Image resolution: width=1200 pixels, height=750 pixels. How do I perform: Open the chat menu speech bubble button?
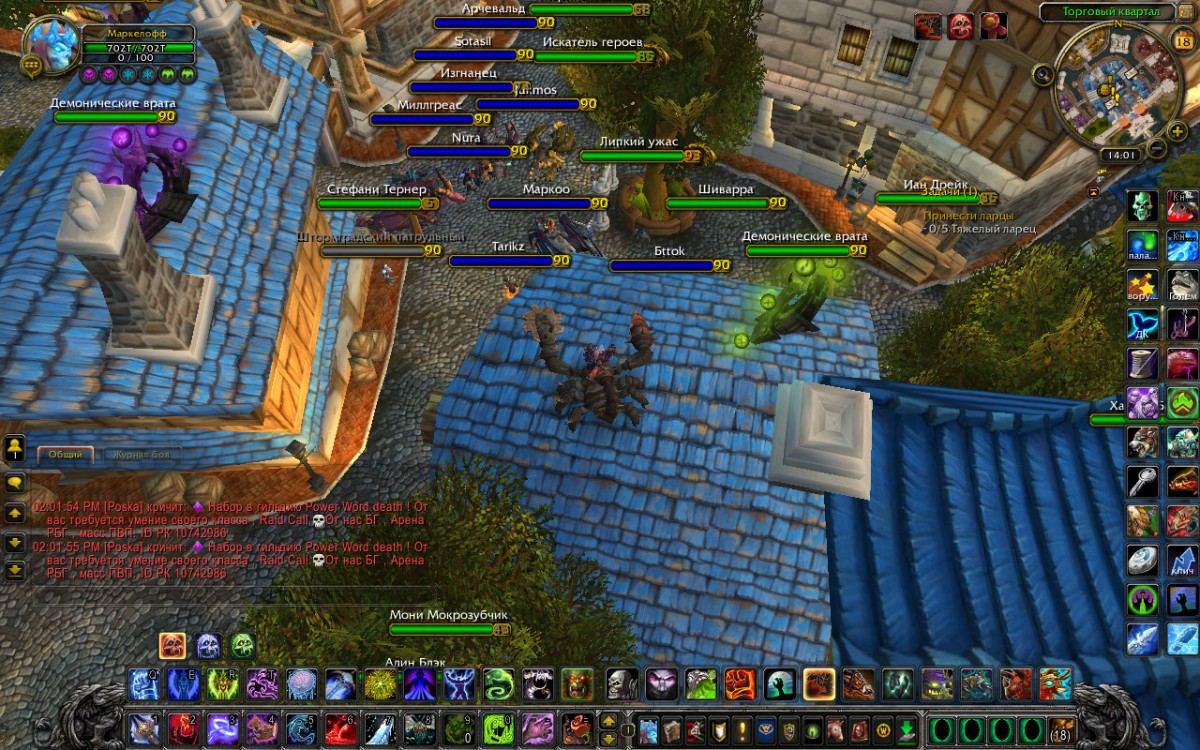(x=15, y=481)
